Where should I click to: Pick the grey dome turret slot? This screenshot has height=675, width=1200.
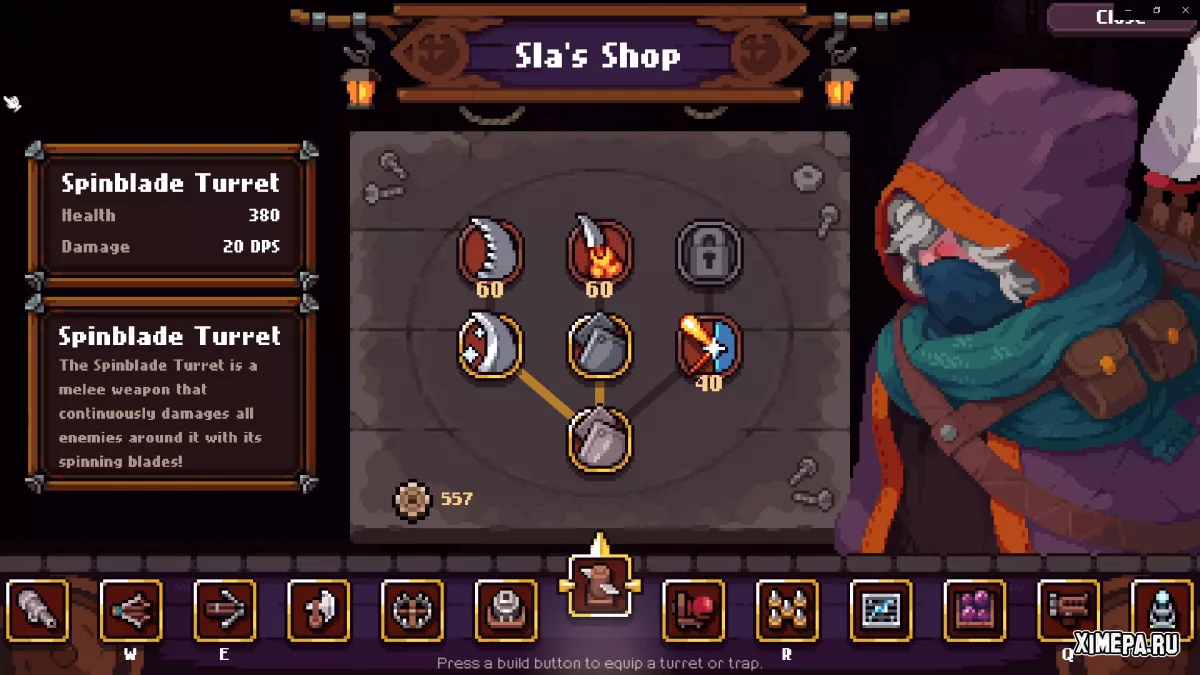506,610
